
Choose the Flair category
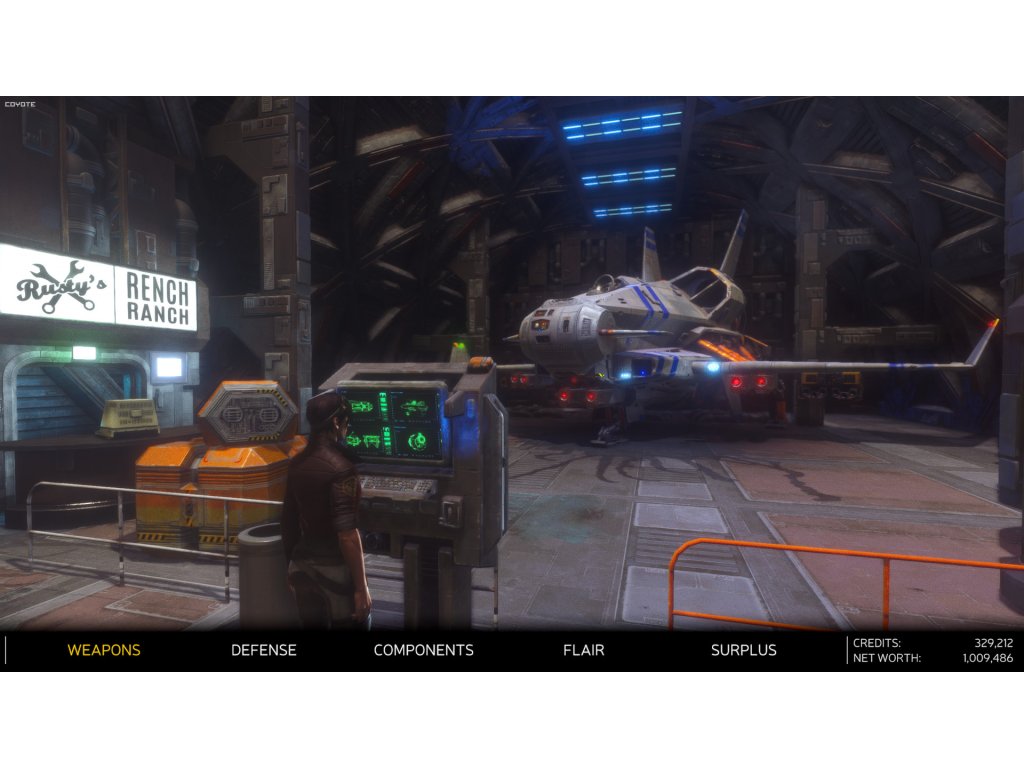(583, 650)
